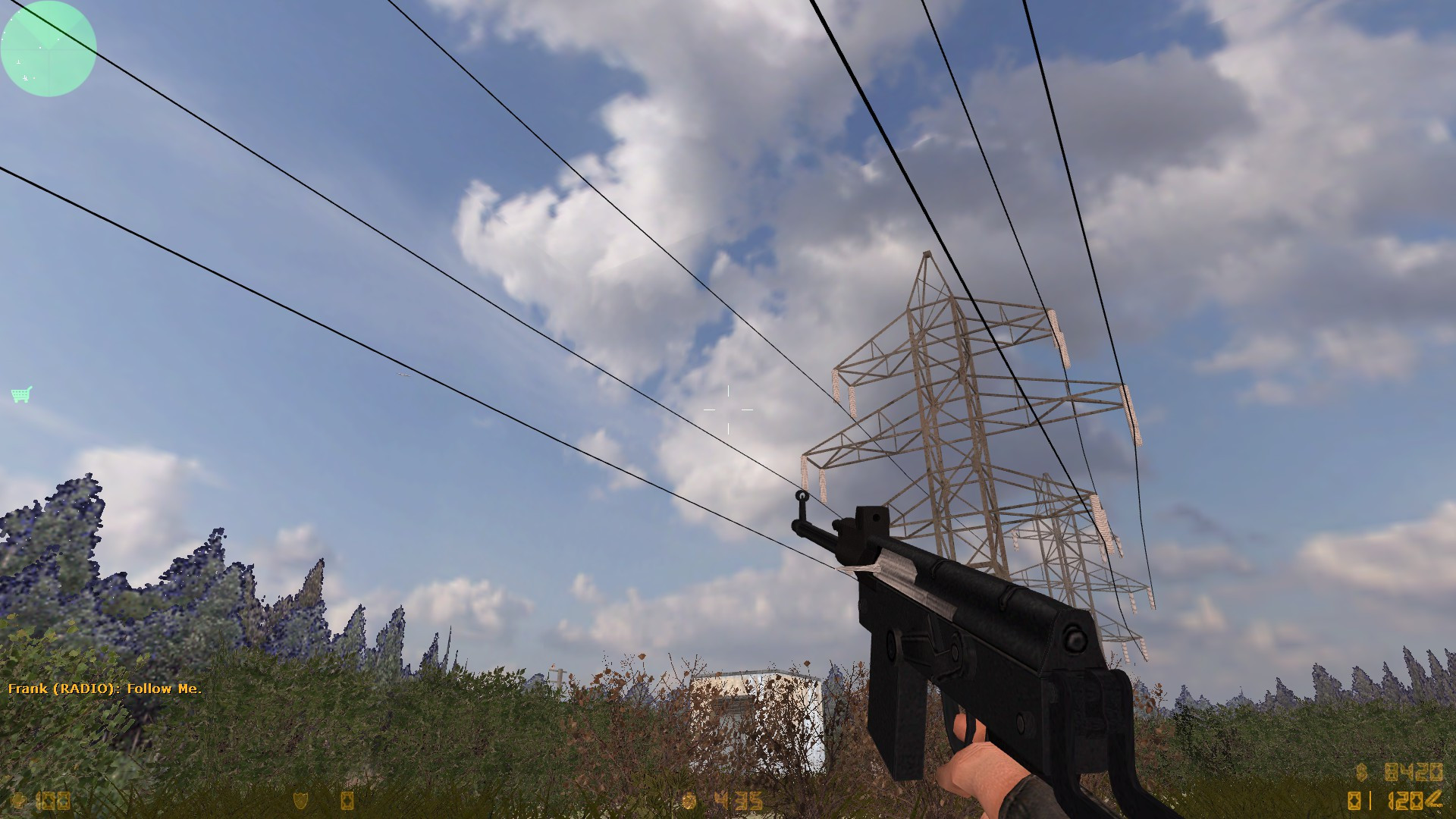Click the health value reading 100
Screen dimensions: 1456x819
pyautogui.click(x=53, y=800)
